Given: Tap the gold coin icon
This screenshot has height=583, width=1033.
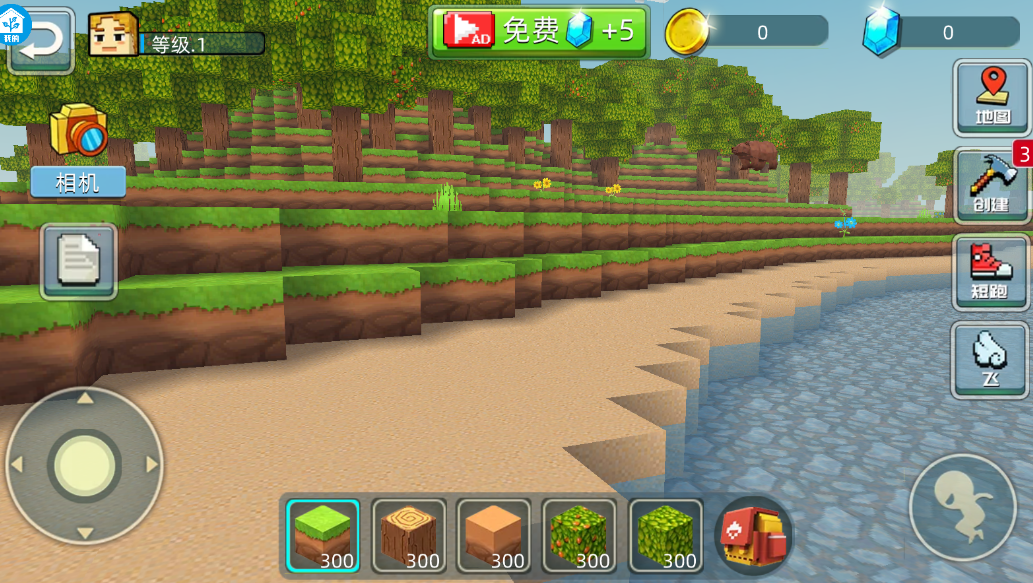Looking at the screenshot, I should click(688, 32).
